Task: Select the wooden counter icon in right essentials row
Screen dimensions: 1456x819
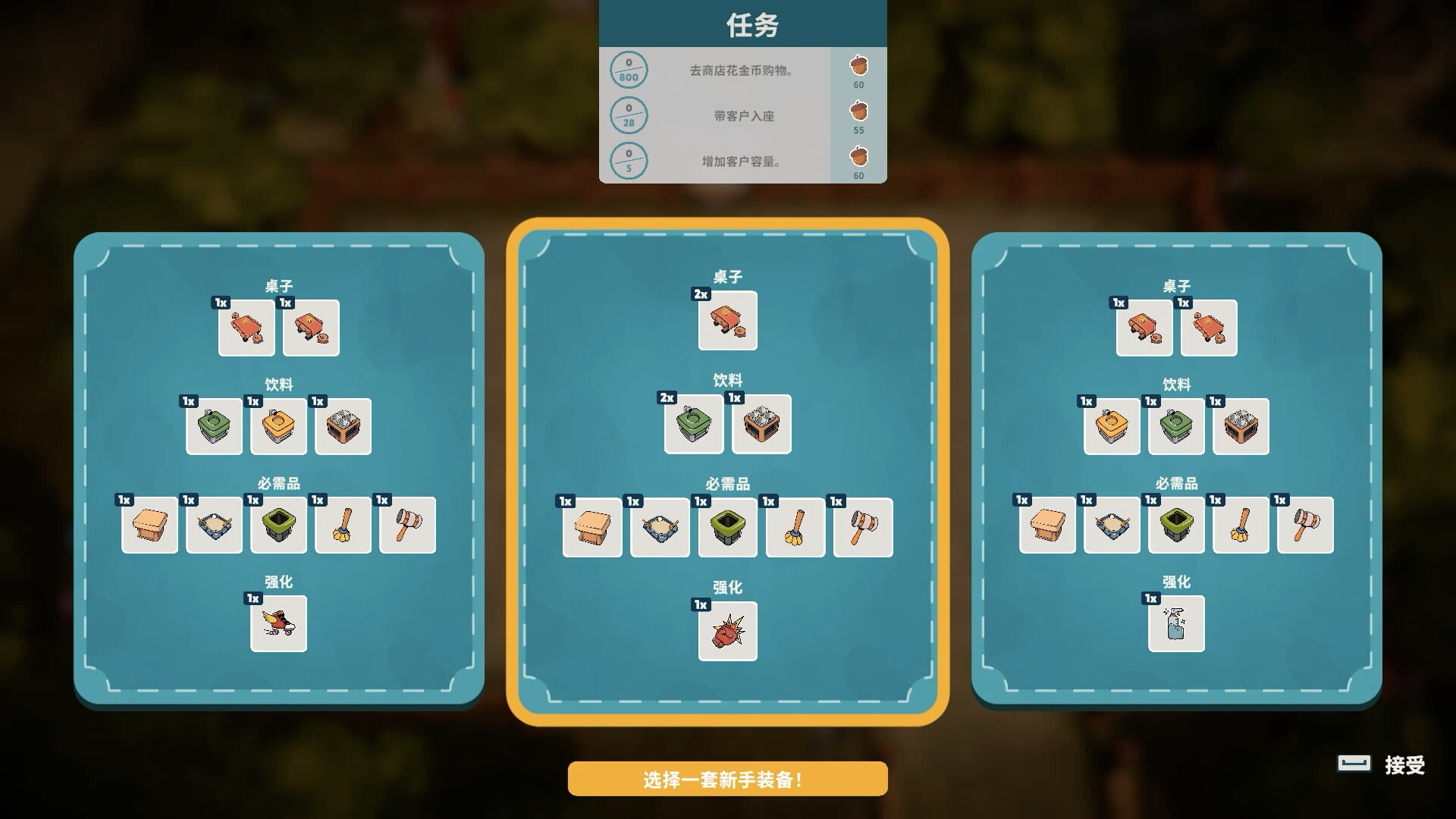Action: 1048,525
